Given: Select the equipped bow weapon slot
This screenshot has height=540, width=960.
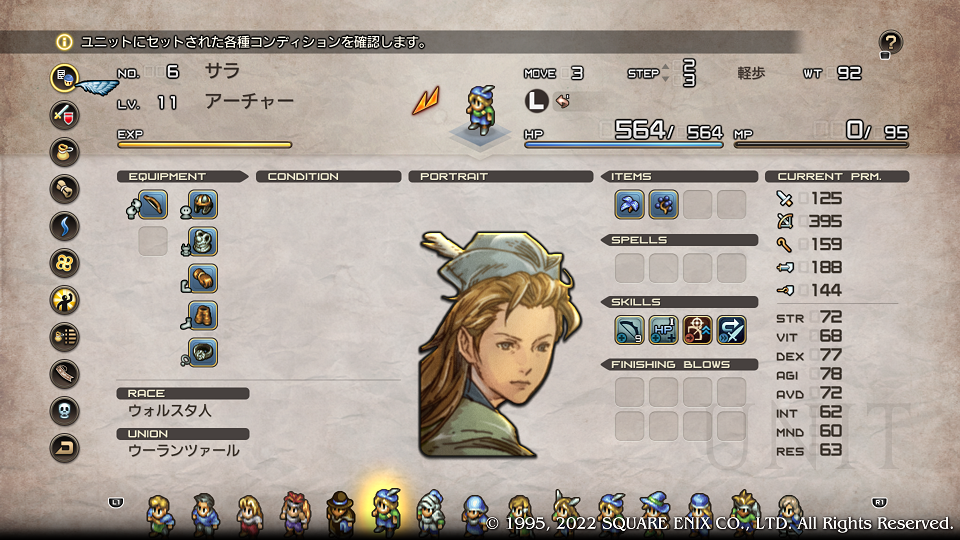Looking at the screenshot, I should coord(152,204).
